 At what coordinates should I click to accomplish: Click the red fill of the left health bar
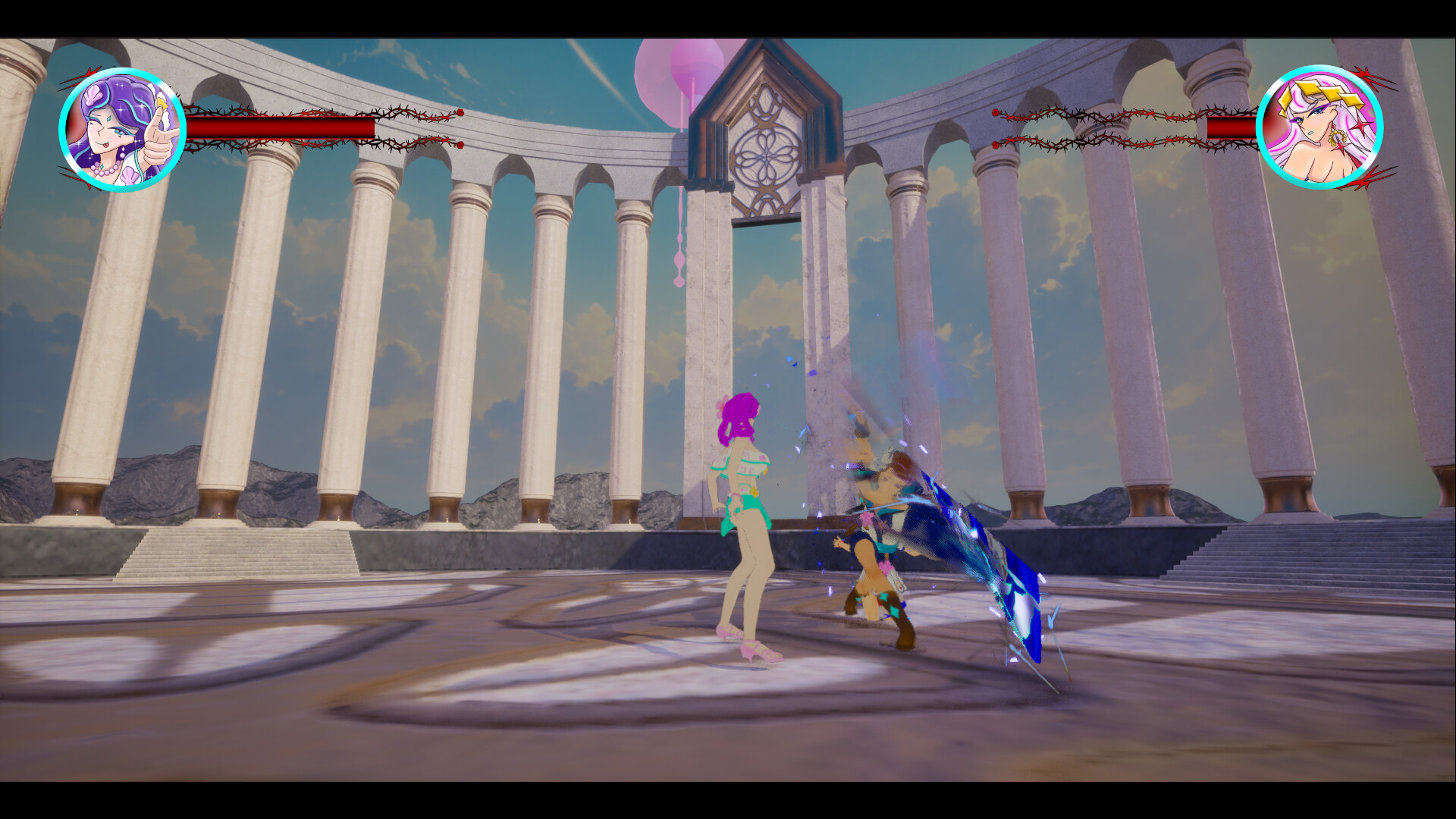pos(281,127)
